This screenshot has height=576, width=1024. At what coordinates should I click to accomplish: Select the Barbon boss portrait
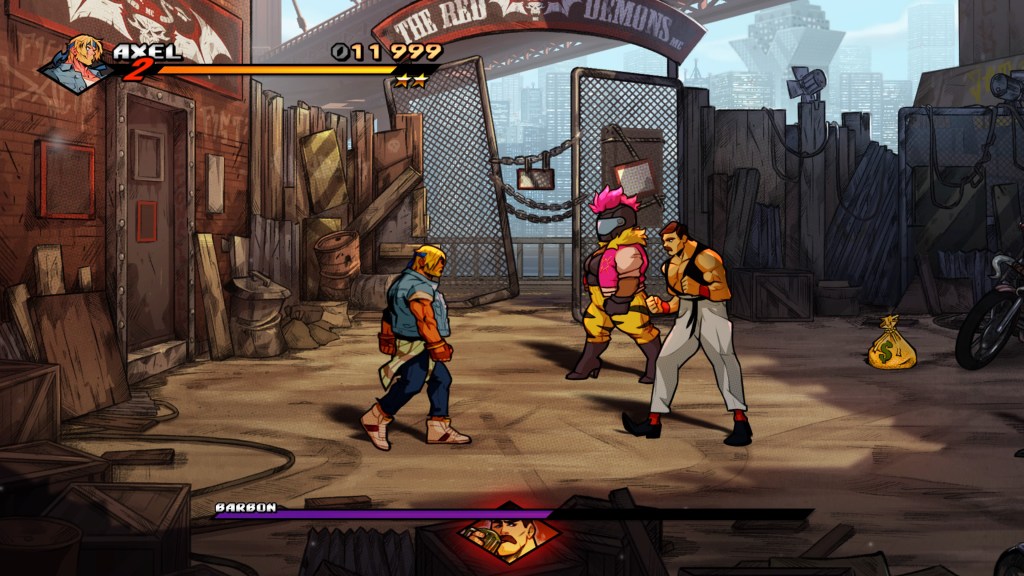click(x=509, y=537)
